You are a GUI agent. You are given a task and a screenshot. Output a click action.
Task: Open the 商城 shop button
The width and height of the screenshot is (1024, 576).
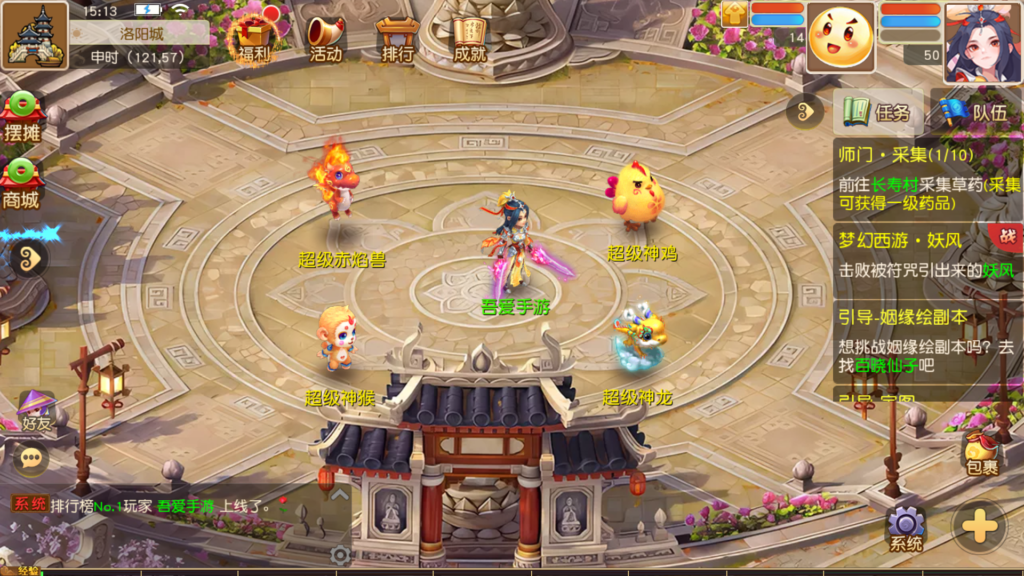coord(21,184)
